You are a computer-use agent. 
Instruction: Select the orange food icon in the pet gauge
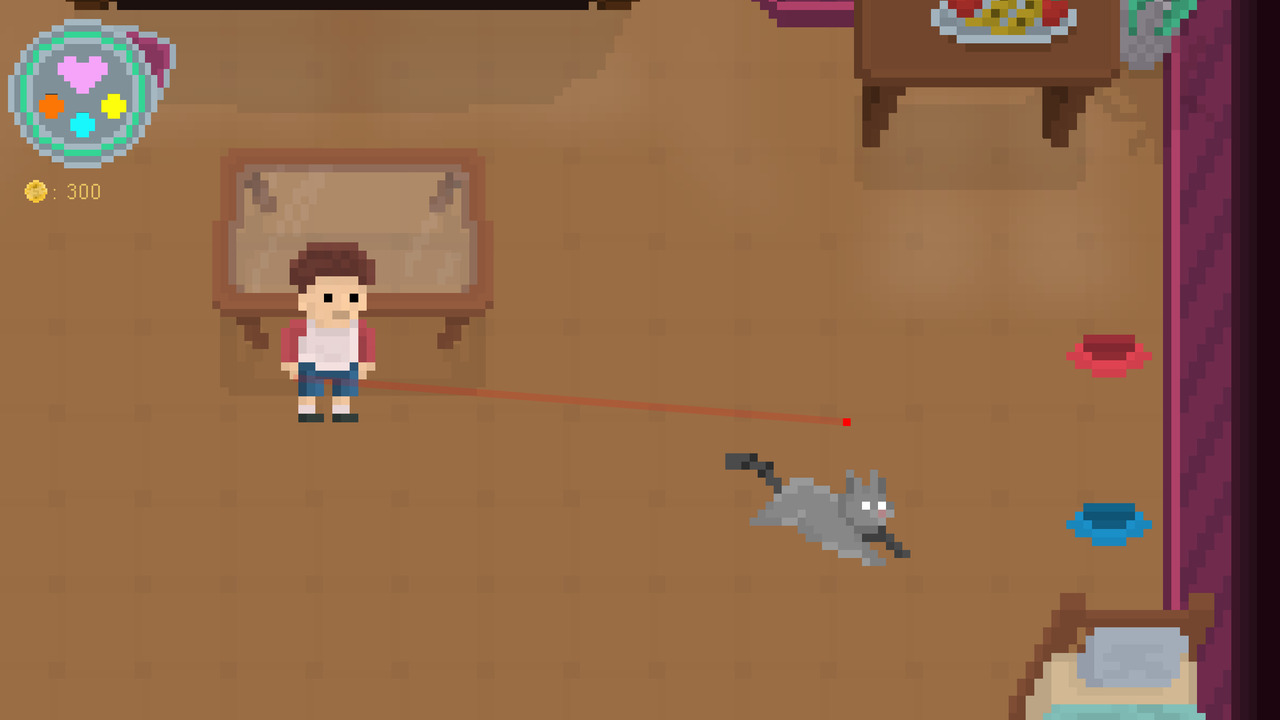click(50, 105)
